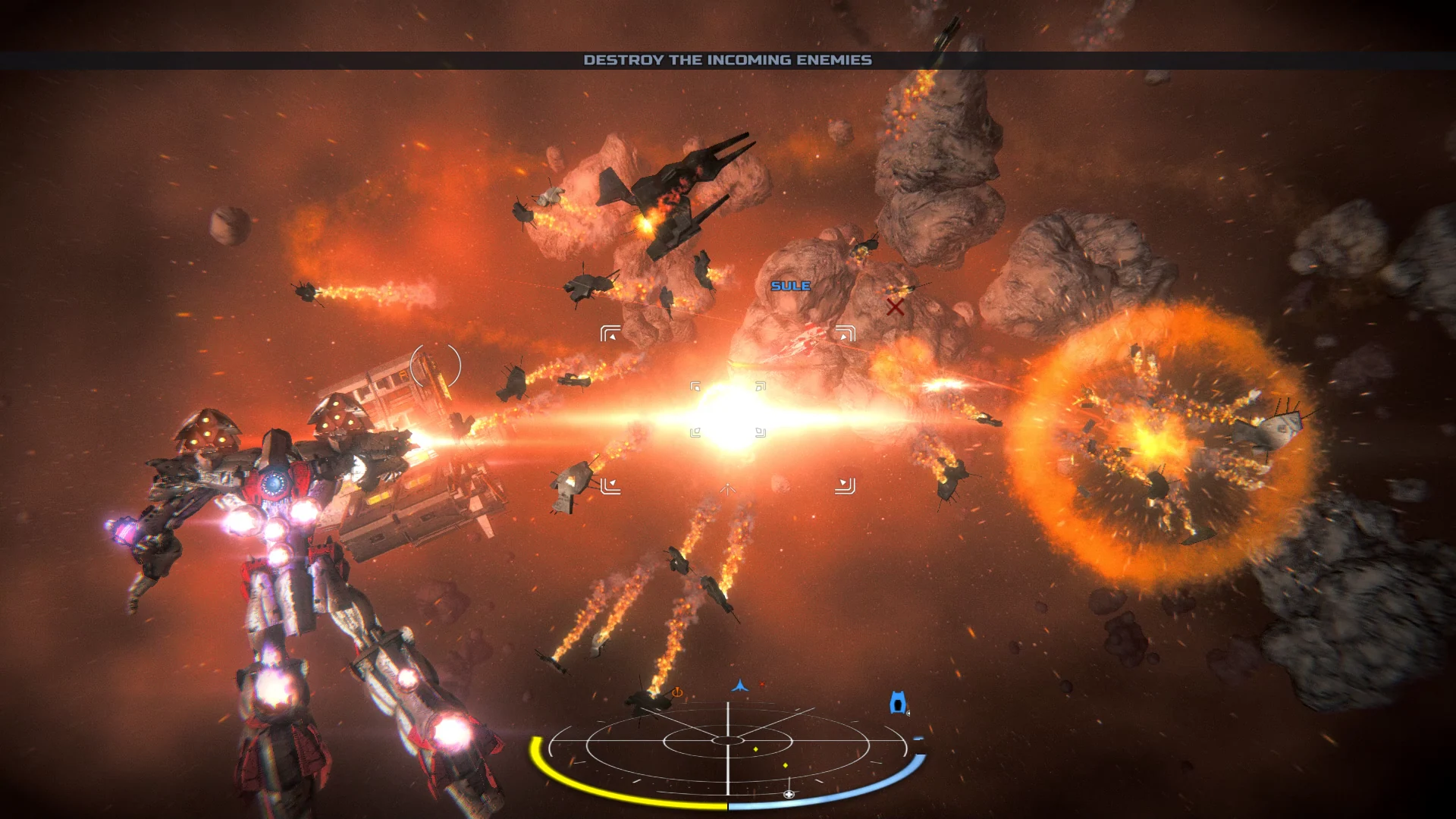1456x819 pixels.
Task: Click the blue mech helmet icon beside the radar
Action: [898, 702]
